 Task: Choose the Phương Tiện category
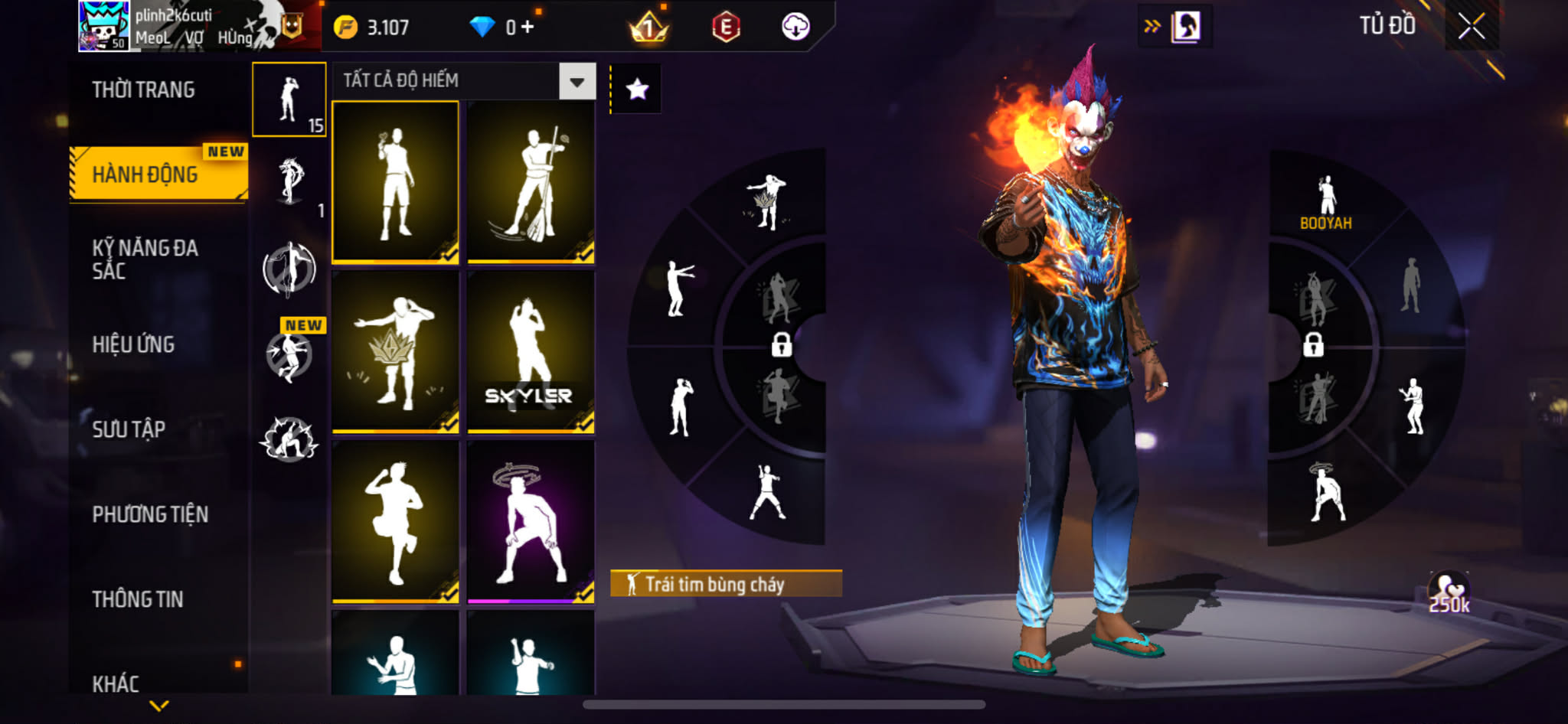[x=150, y=514]
